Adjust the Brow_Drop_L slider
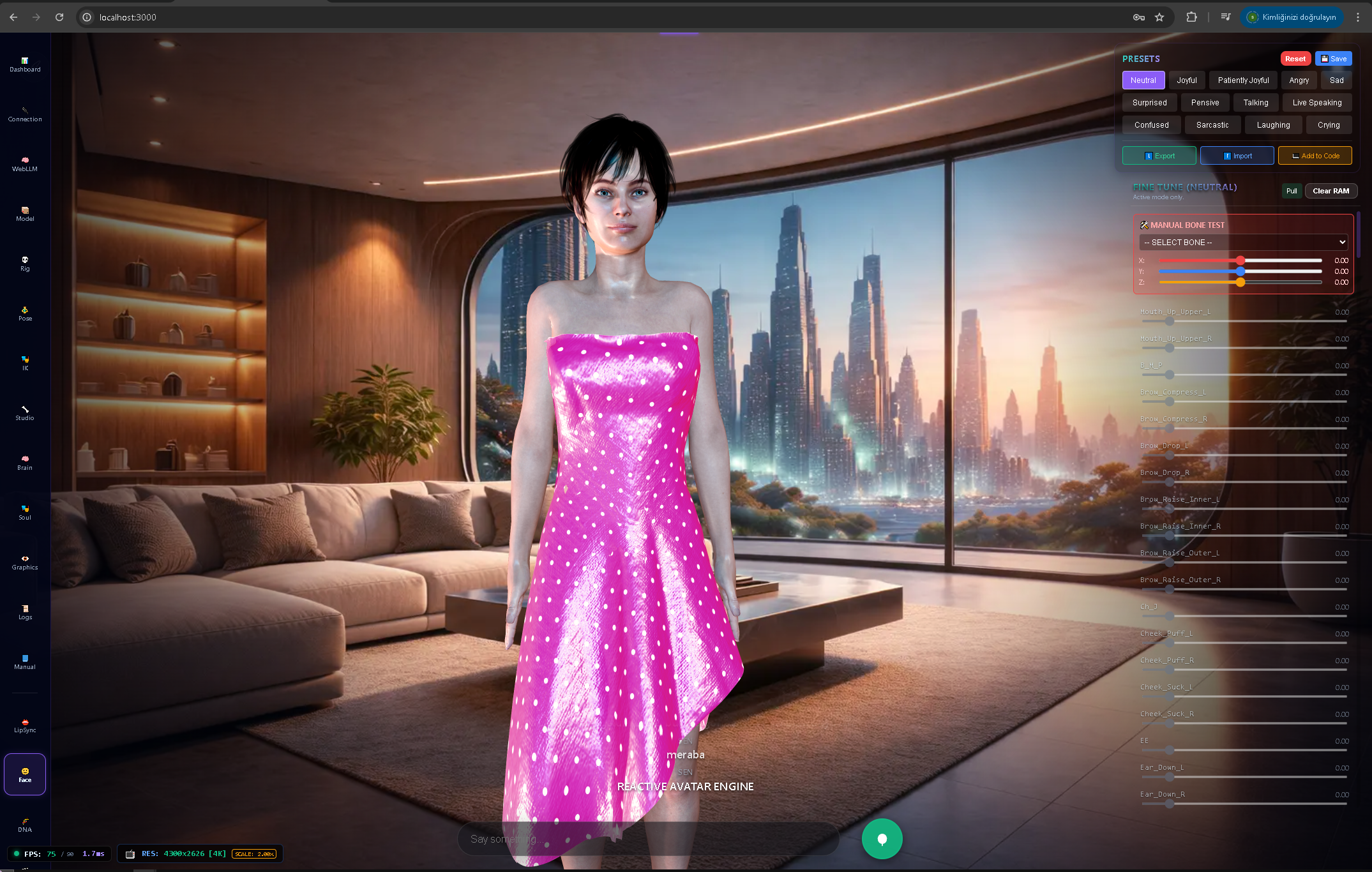 coord(1170,455)
